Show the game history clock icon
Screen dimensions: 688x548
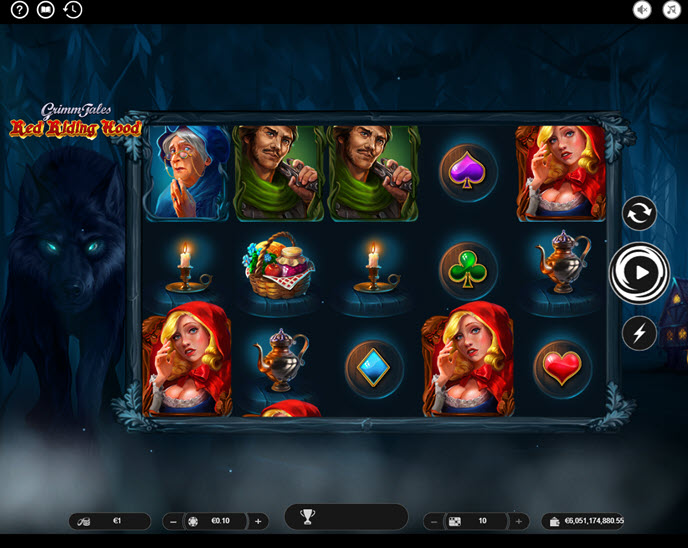click(x=72, y=10)
